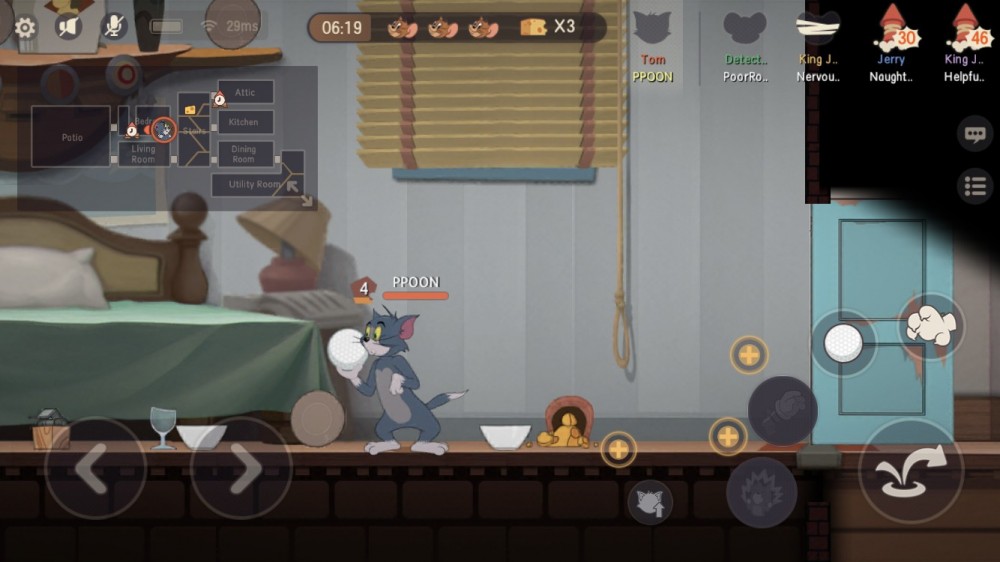This screenshot has height=562, width=1000.
Task: Select Tom player PPOON portrait
Action: (x=653, y=38)
